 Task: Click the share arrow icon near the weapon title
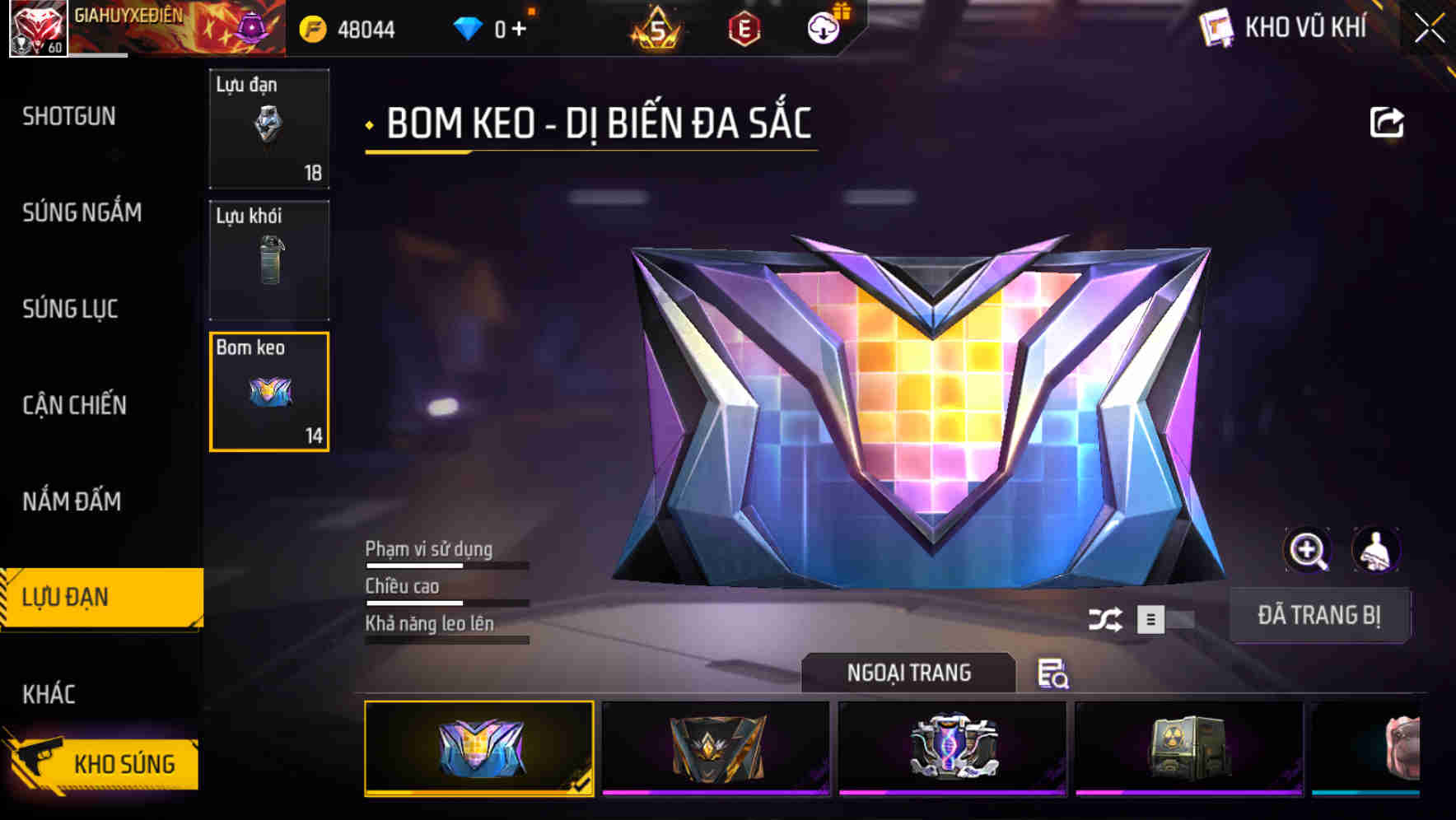coord(1387,121)
